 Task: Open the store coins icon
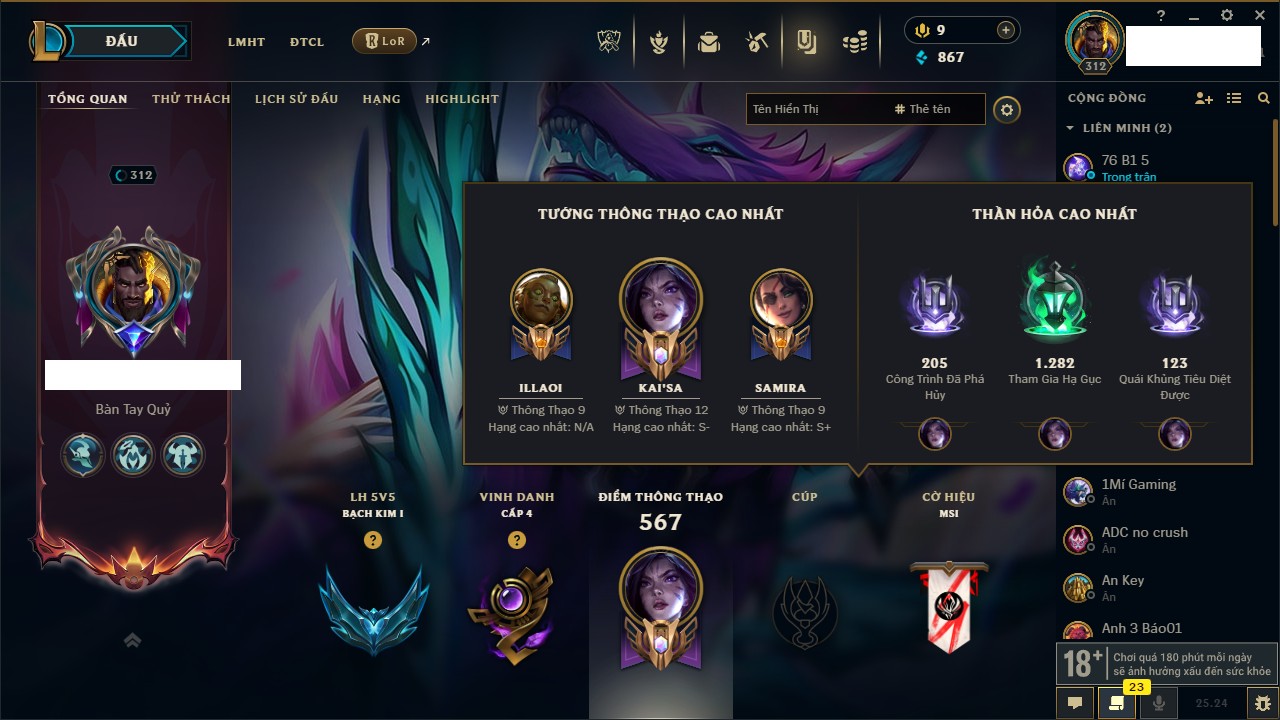tap(853, 42)
